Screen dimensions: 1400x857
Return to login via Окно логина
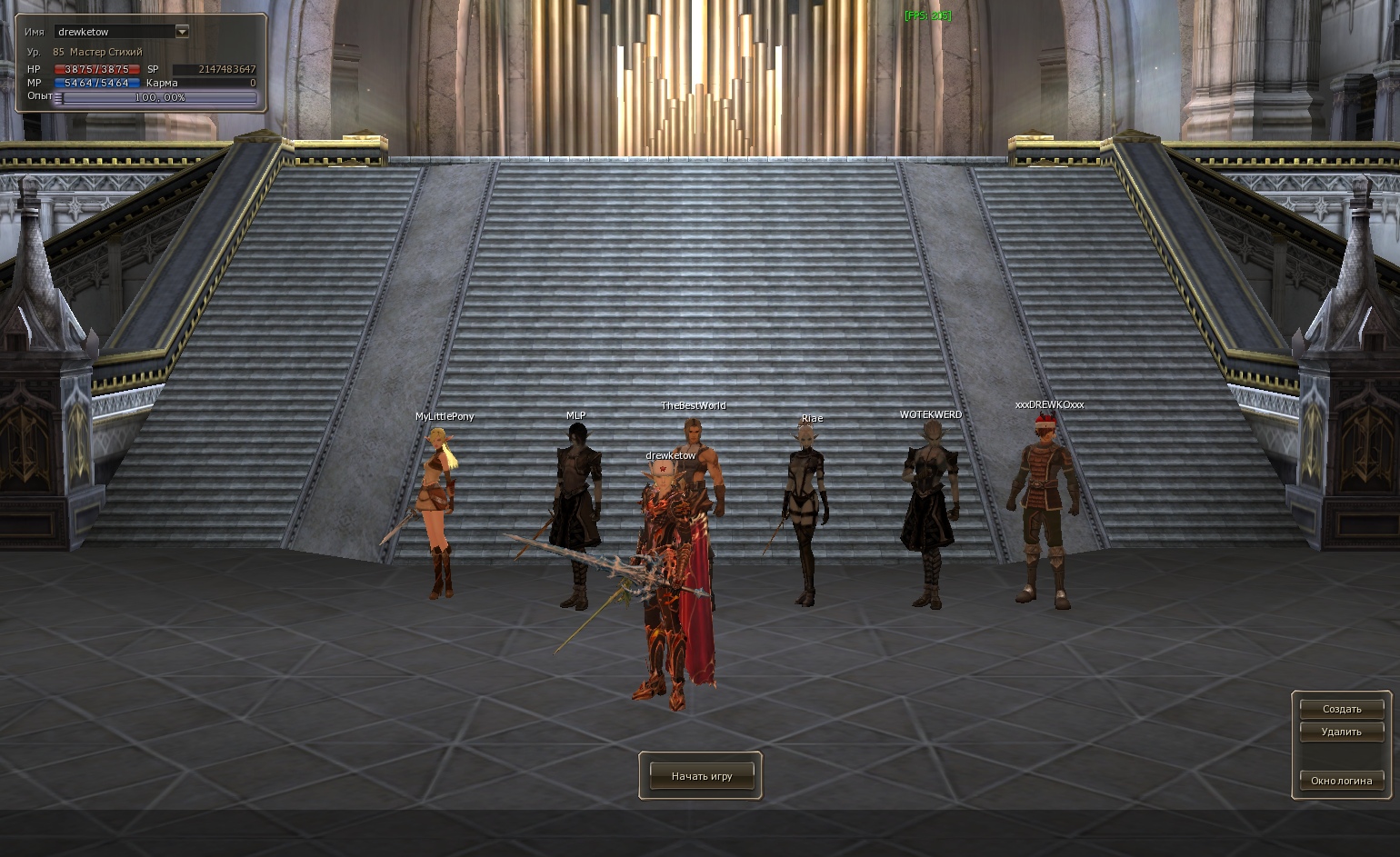coord(1341,781)
